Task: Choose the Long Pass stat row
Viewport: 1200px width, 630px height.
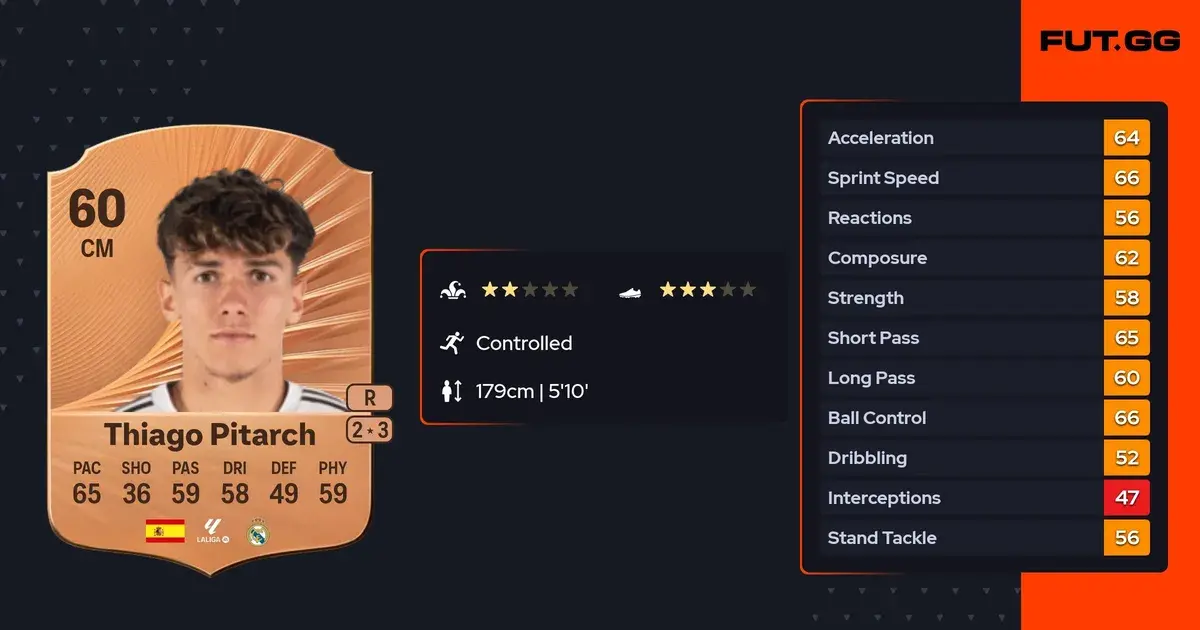Action: click(x=984, y=378)
